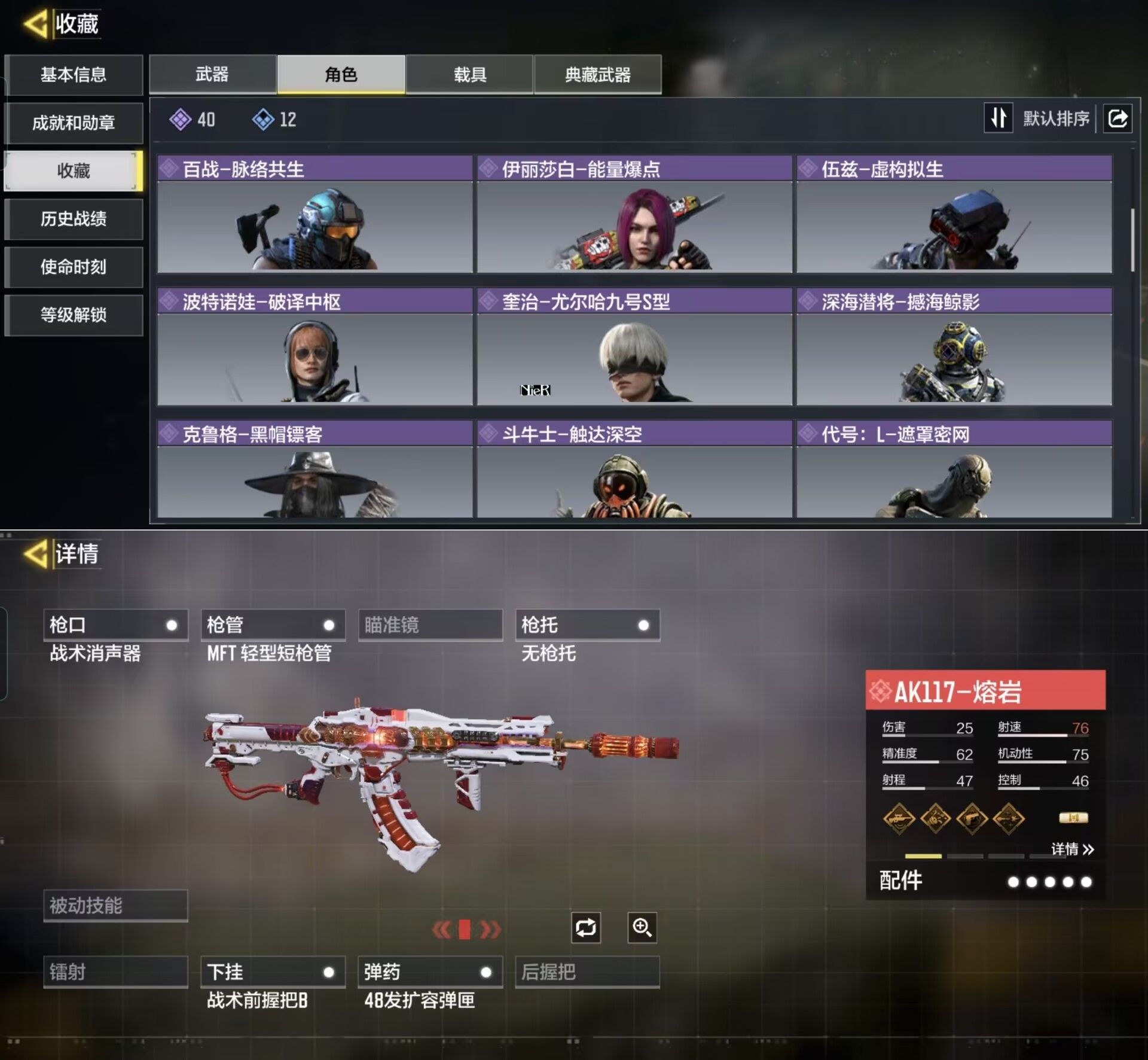The height and width of the screenshot is (1060, 1148).
Task: Switch to the 武器 tab
Action: click(x=212, y=75)
